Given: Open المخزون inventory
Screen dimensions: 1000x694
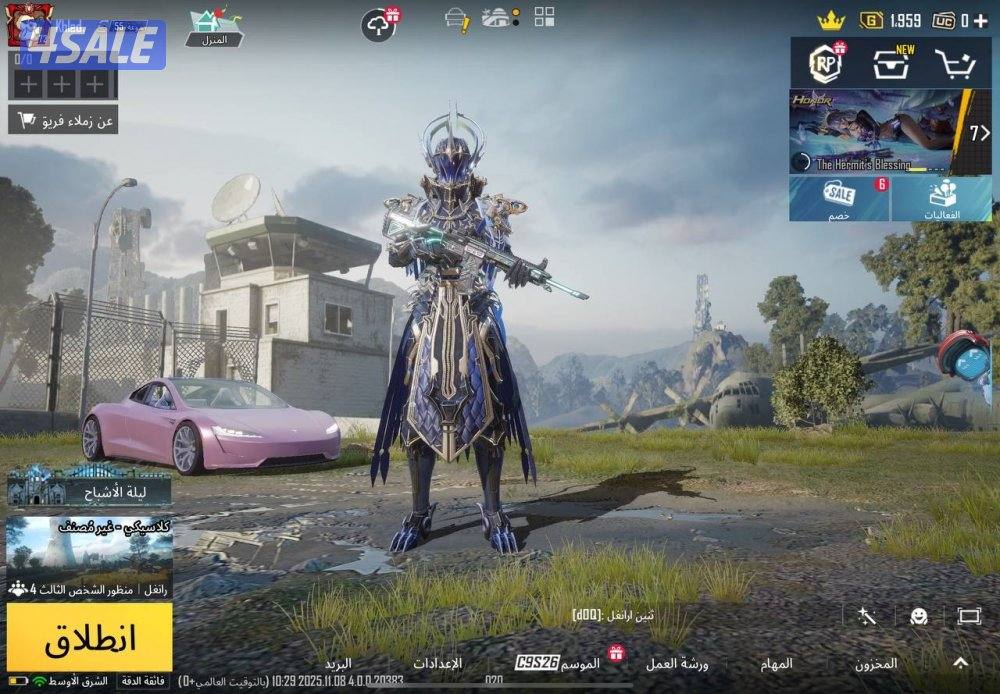Looking at the screenshot, I should coord(876,663).
